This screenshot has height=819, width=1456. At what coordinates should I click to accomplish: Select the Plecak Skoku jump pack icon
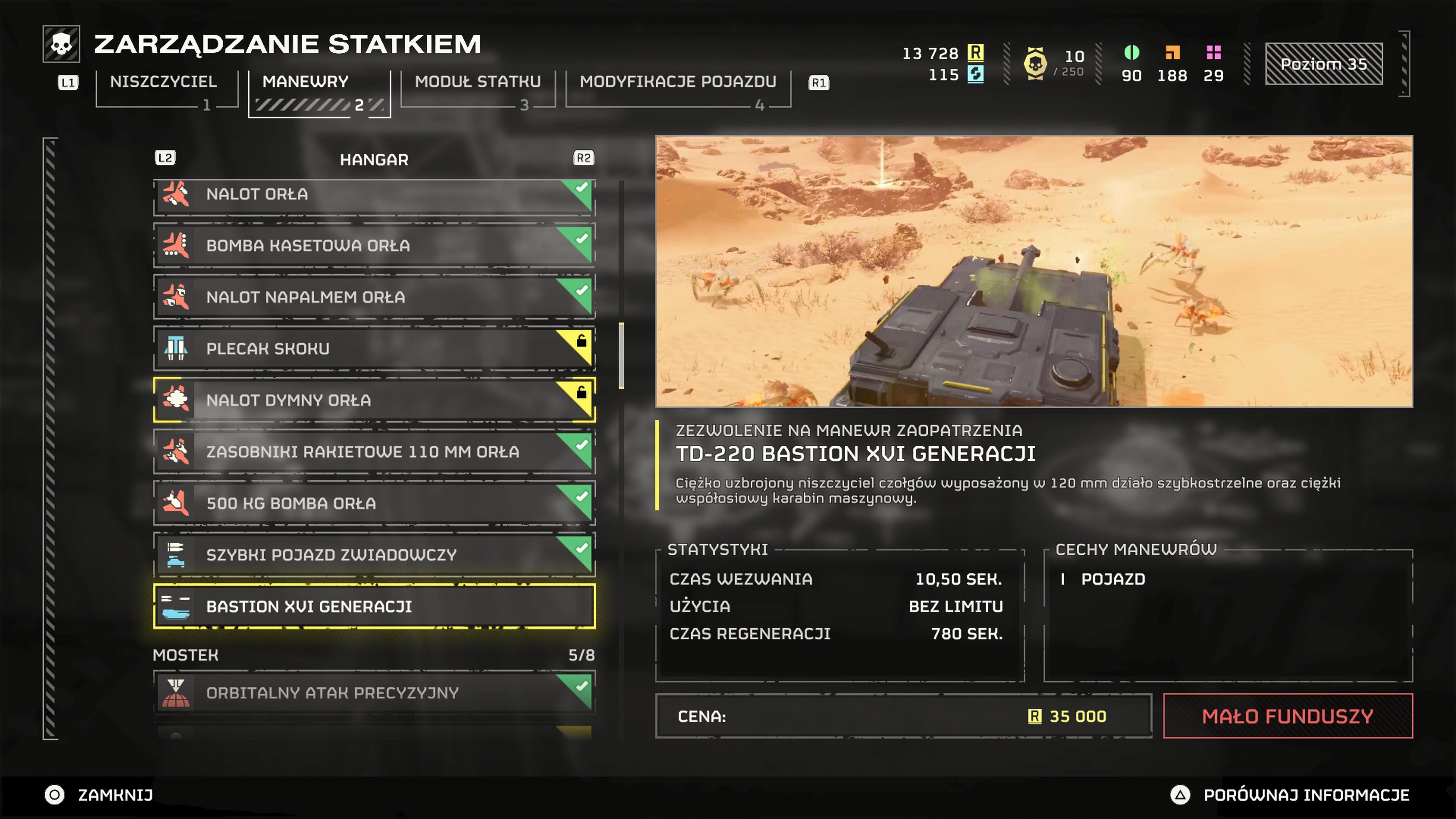tap(177, 349)
